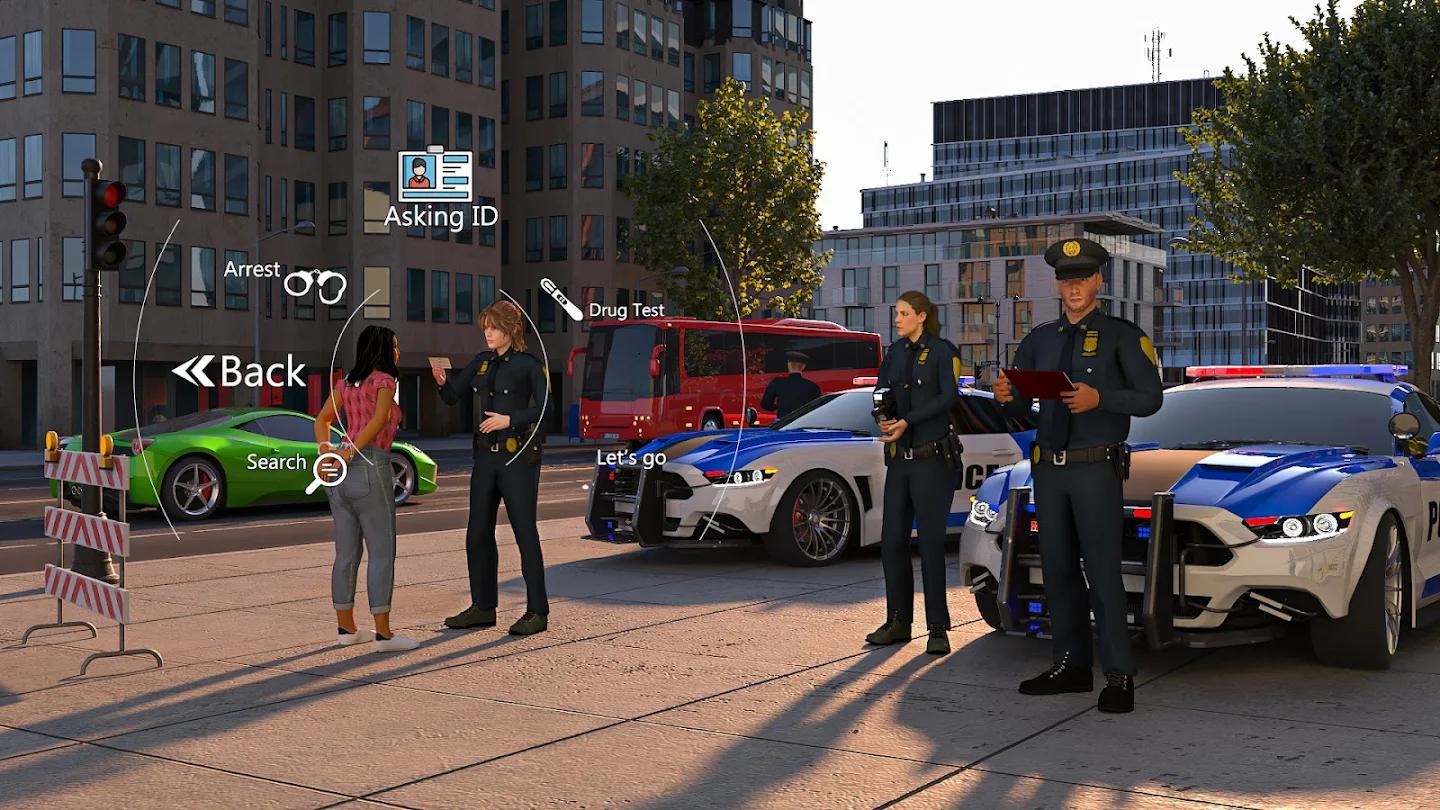Image resolution: width=1440 pixels, height=810 pixels.
Task: Pick 'Drug Test' from the action options
Action: [x=626, y=310]
